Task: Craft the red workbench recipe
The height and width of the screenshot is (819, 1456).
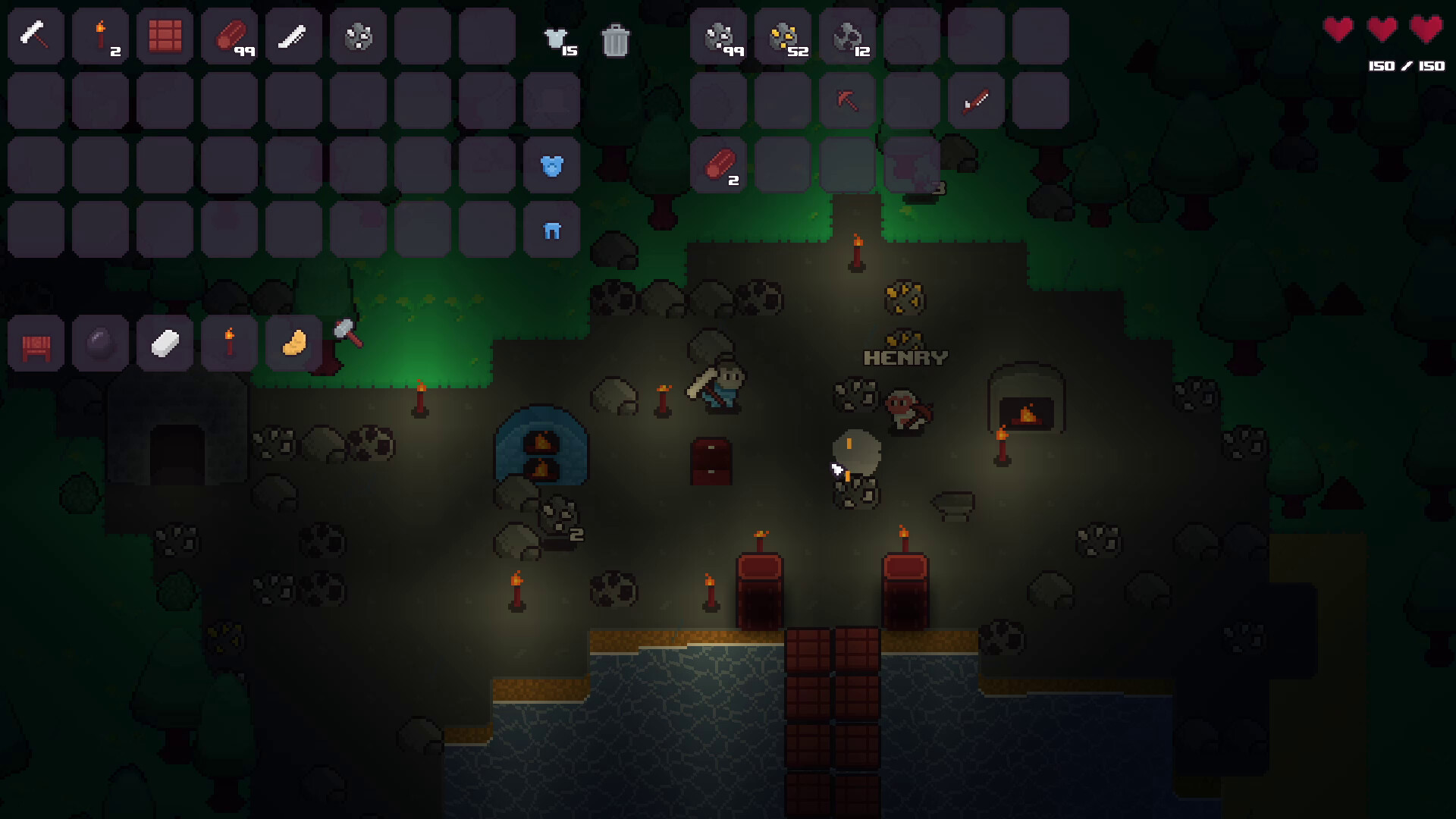Action: pos(36,344)
